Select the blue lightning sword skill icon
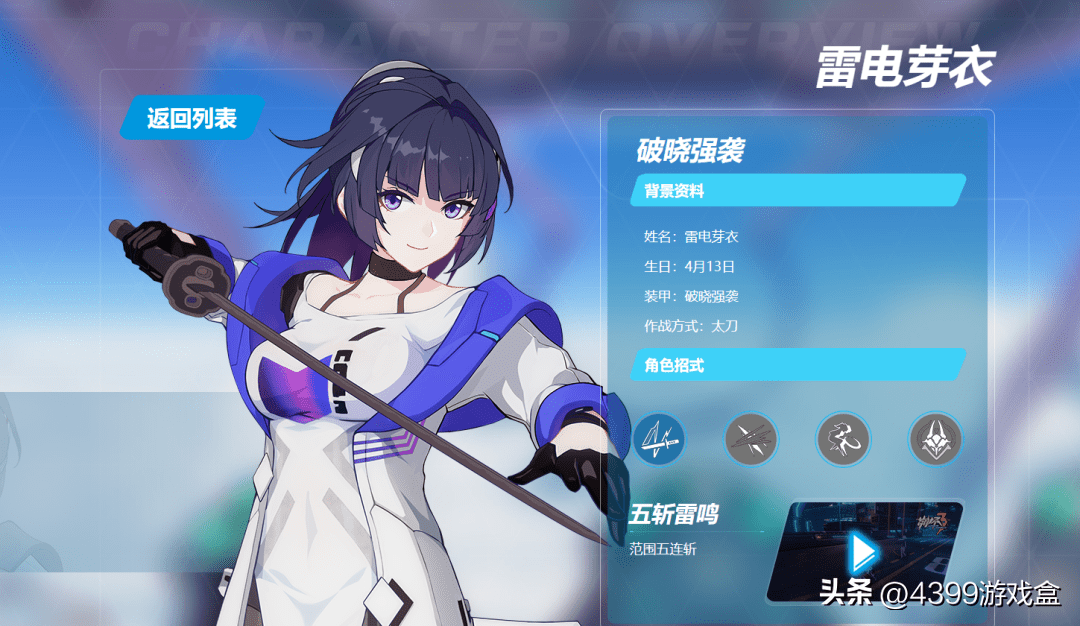The width and height of the screenshot is (1080, 626). coord(659,438)
